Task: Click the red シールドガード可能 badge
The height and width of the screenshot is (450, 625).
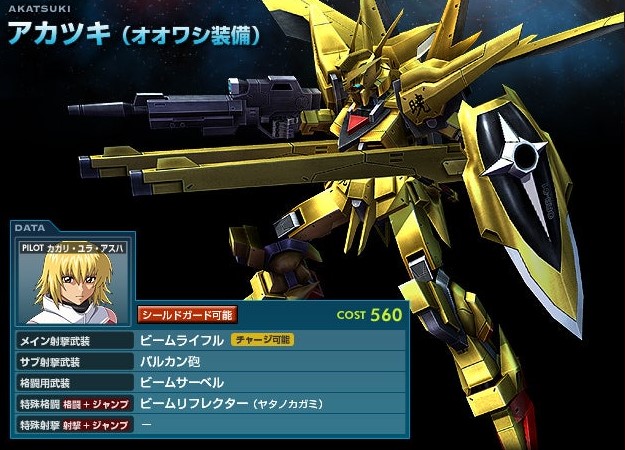Action: pyautogui.click(x=187, y=315)
